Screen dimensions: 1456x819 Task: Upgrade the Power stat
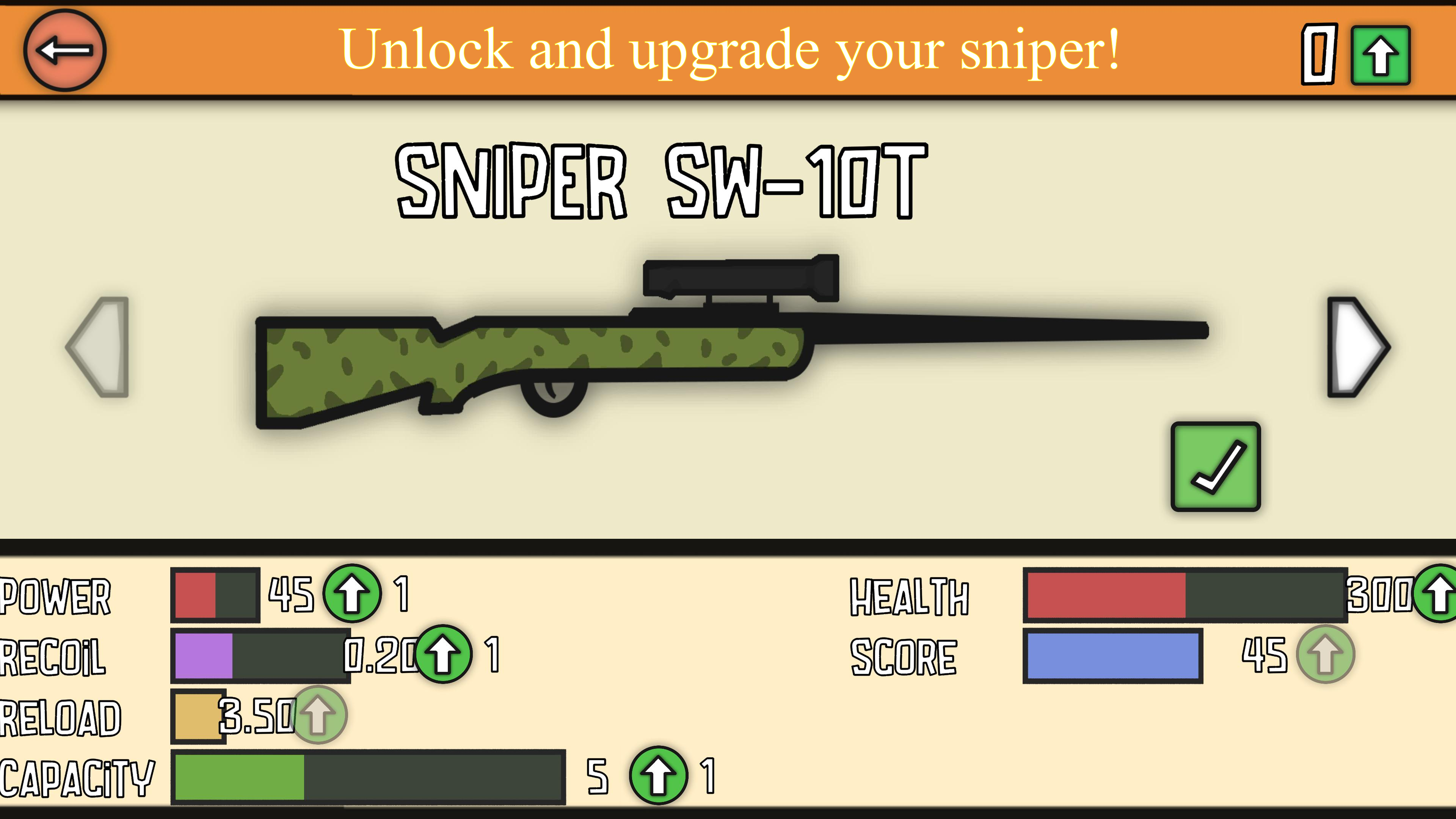click(x=351, y=593)
